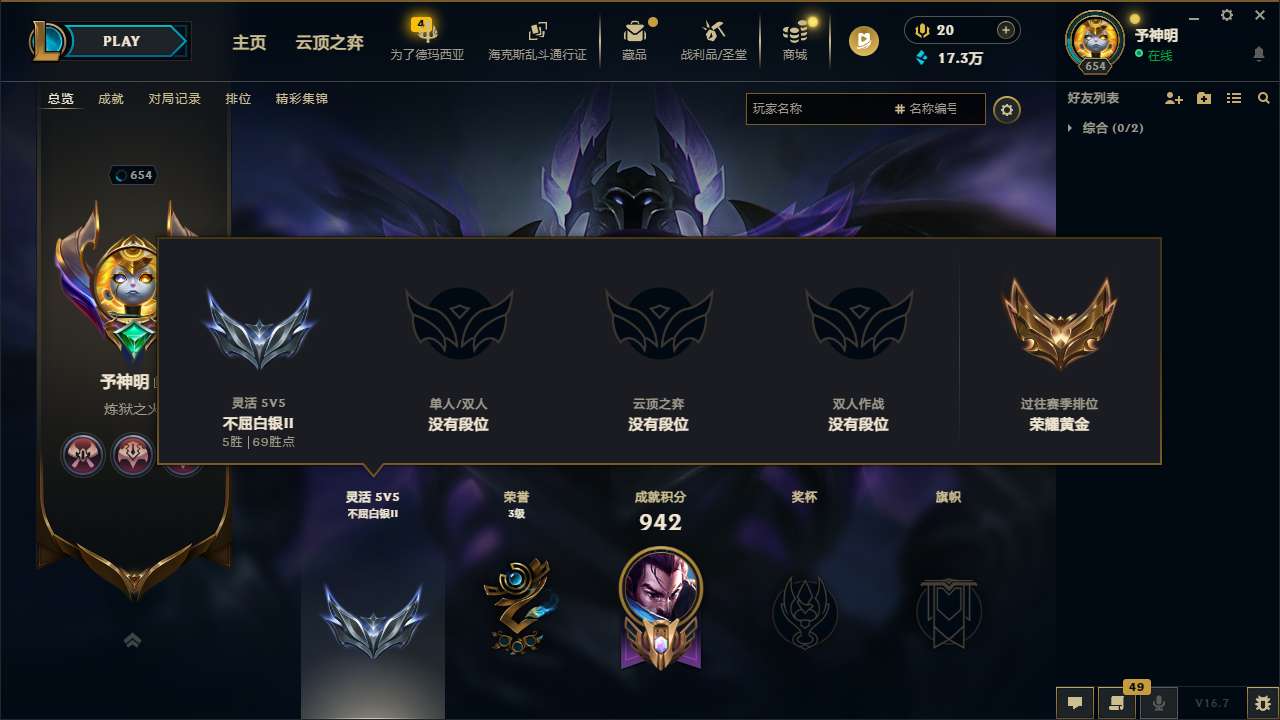Create a new friend group folder
The height and width of the screenshot is (720, 1280).
click(1203, 98)
